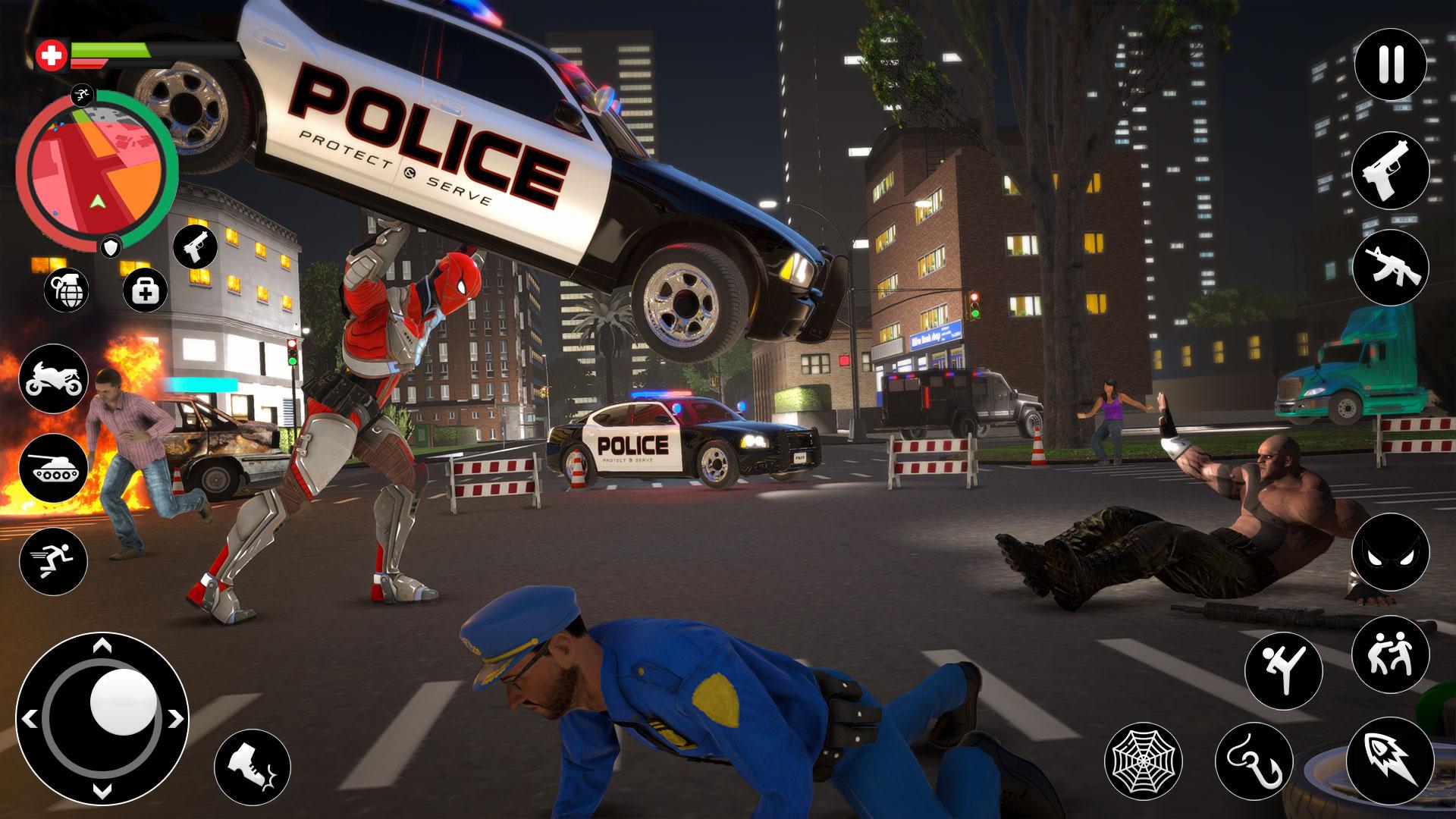Select the assault rifle weapon

pos(1391,267)
